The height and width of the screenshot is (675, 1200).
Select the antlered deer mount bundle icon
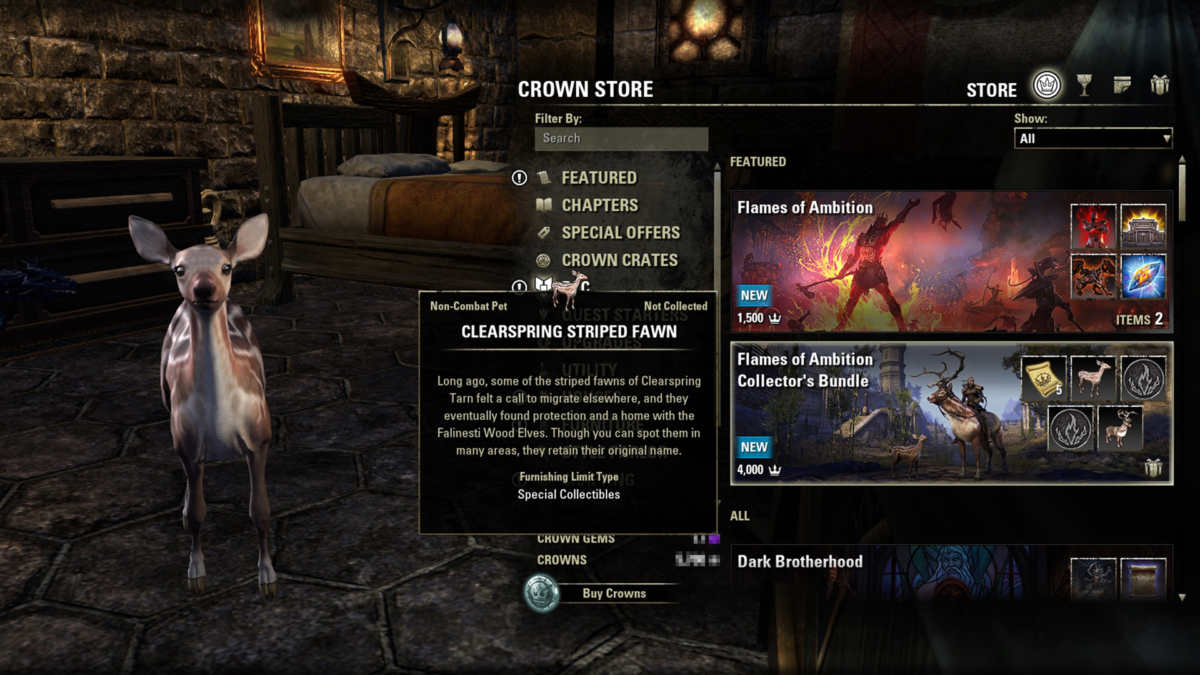click(x=1120, y=428)
